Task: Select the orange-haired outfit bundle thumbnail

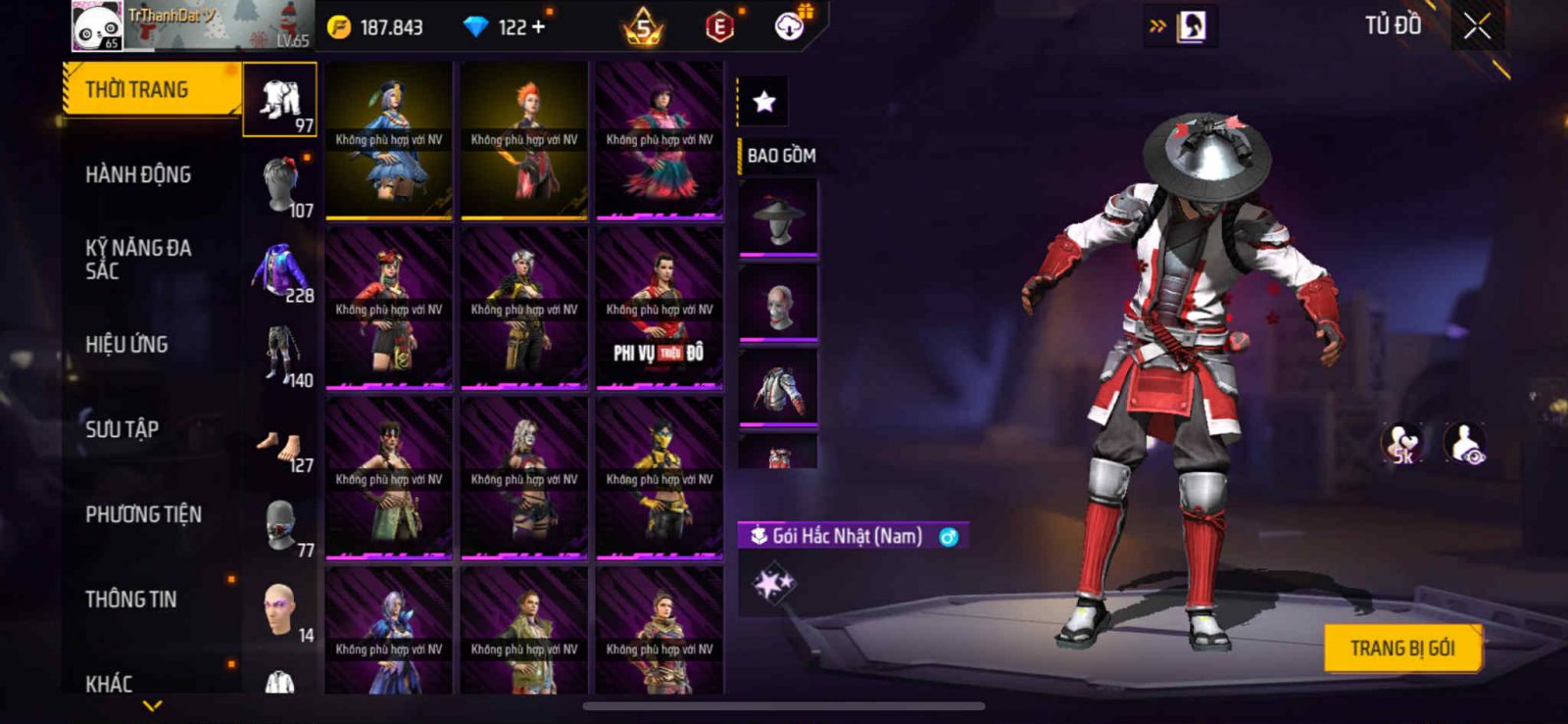Action: point(524,140)
